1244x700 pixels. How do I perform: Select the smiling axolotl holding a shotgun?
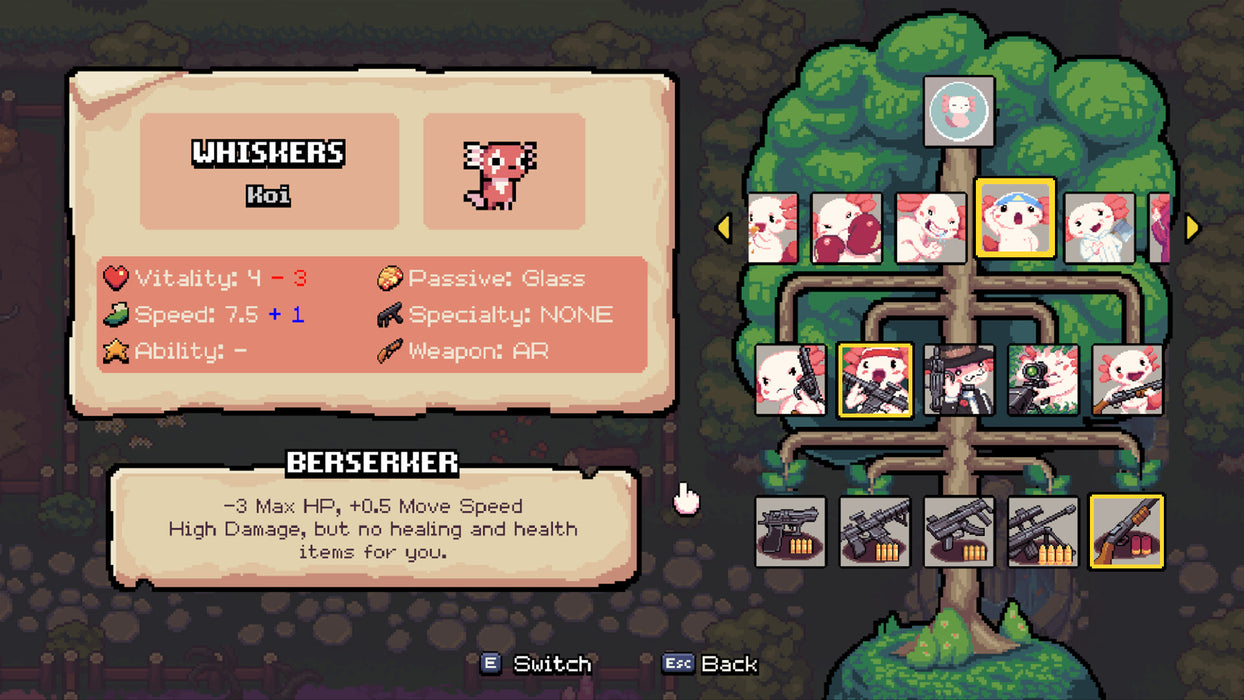[1127, 380]
